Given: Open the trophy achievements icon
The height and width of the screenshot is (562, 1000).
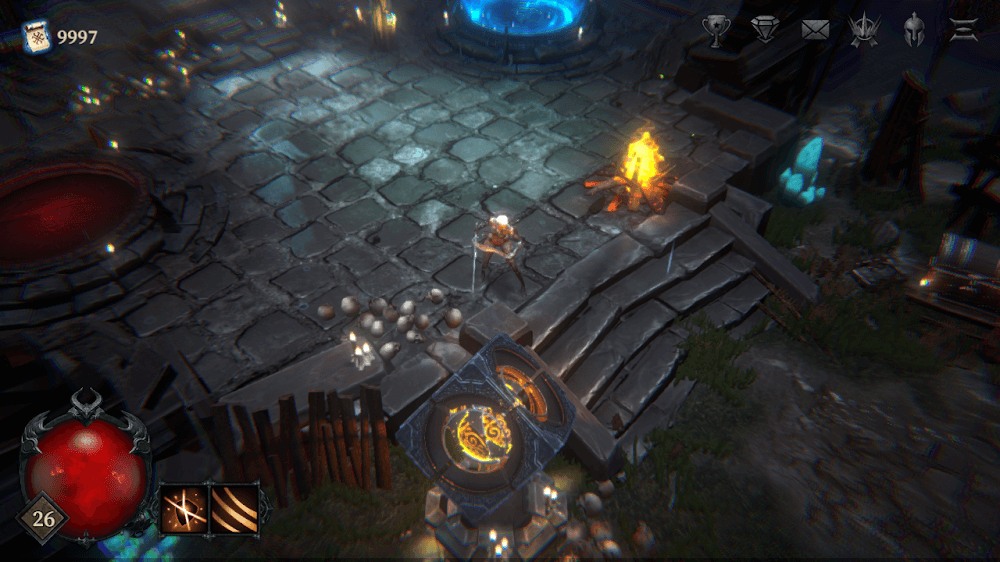Looking at the screenshot, I should coord(715,31).
